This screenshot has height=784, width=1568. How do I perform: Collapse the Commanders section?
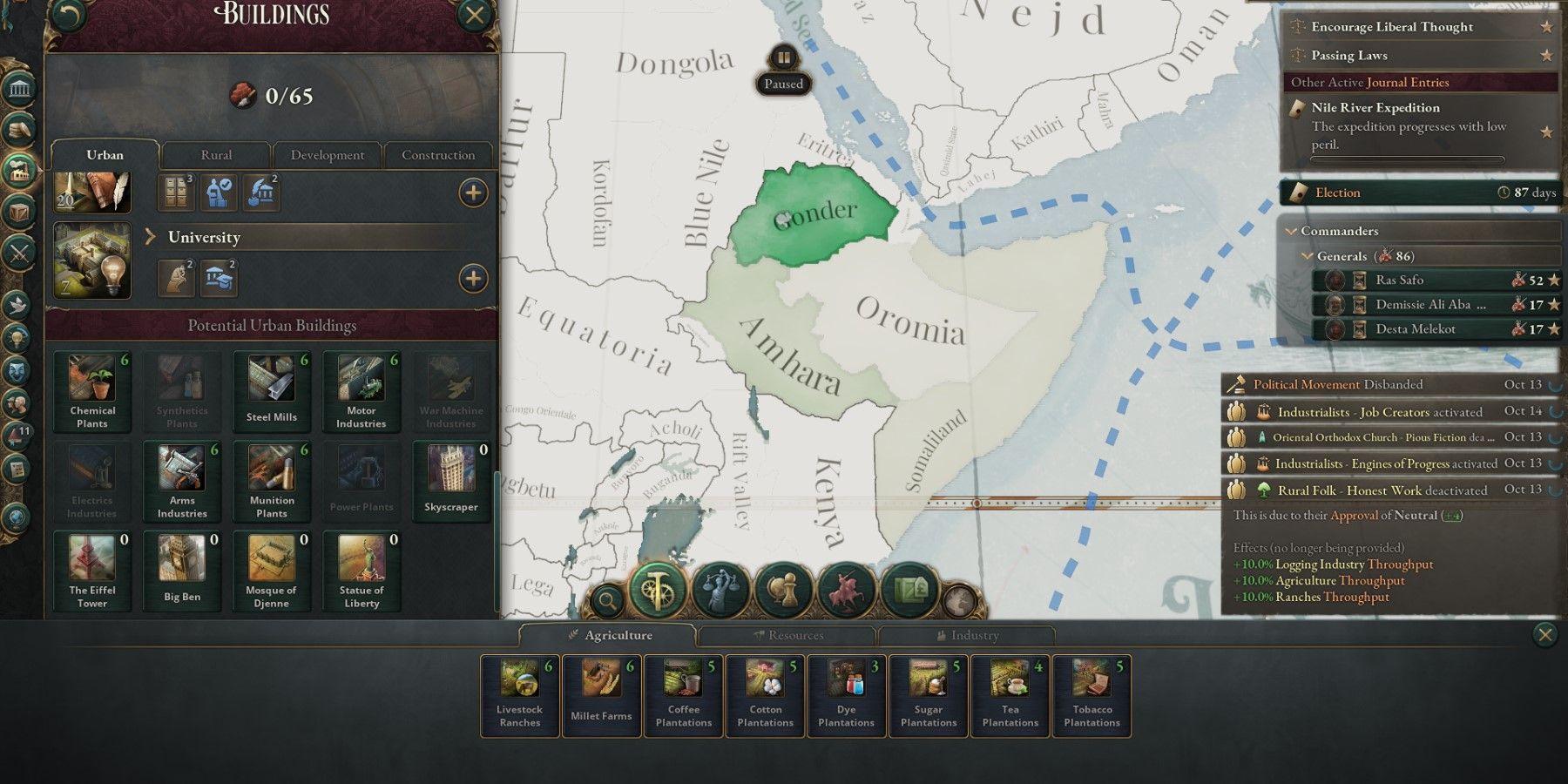click(1292, 231)
